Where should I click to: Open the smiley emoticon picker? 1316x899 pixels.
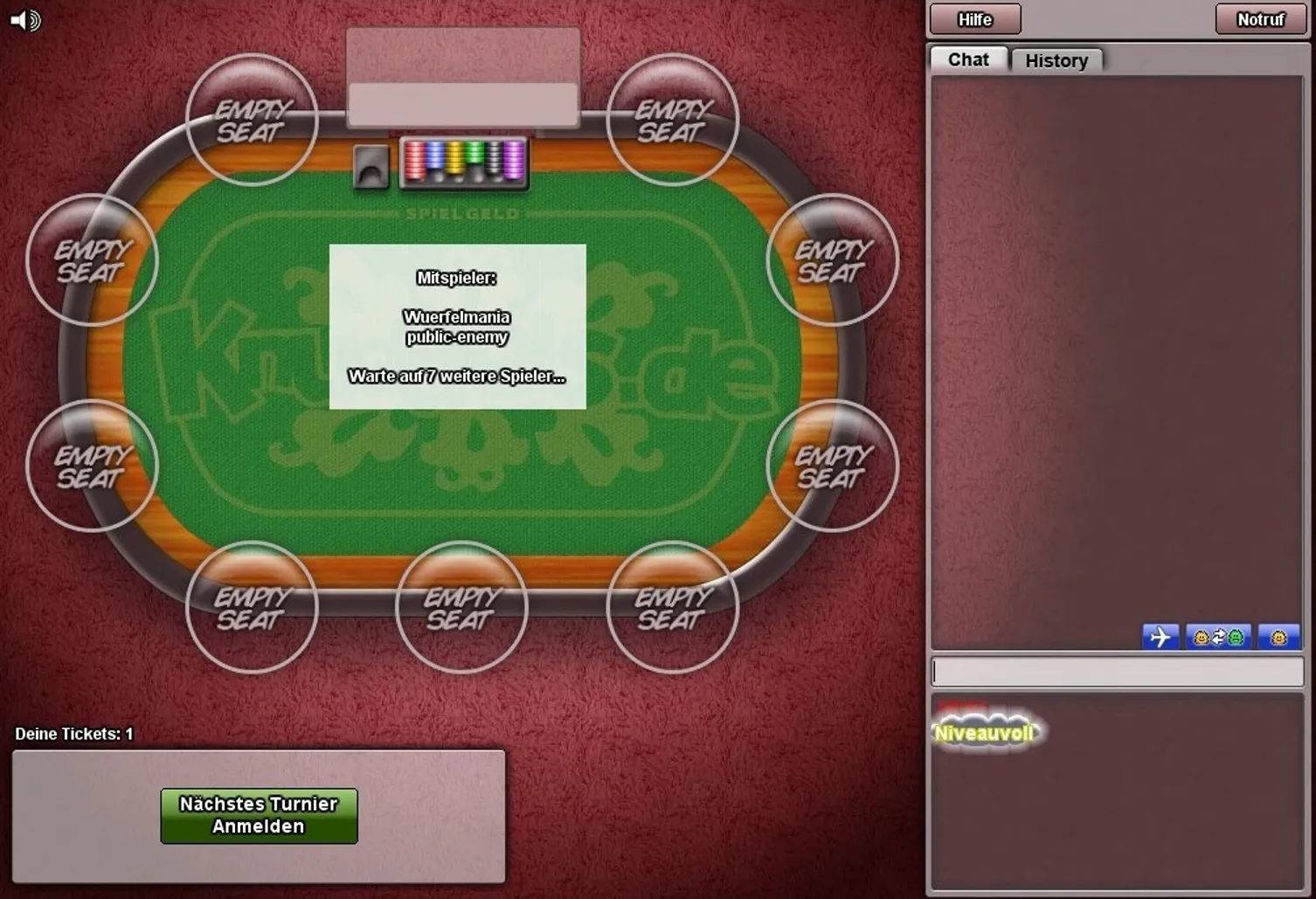tap(1279, 637)
